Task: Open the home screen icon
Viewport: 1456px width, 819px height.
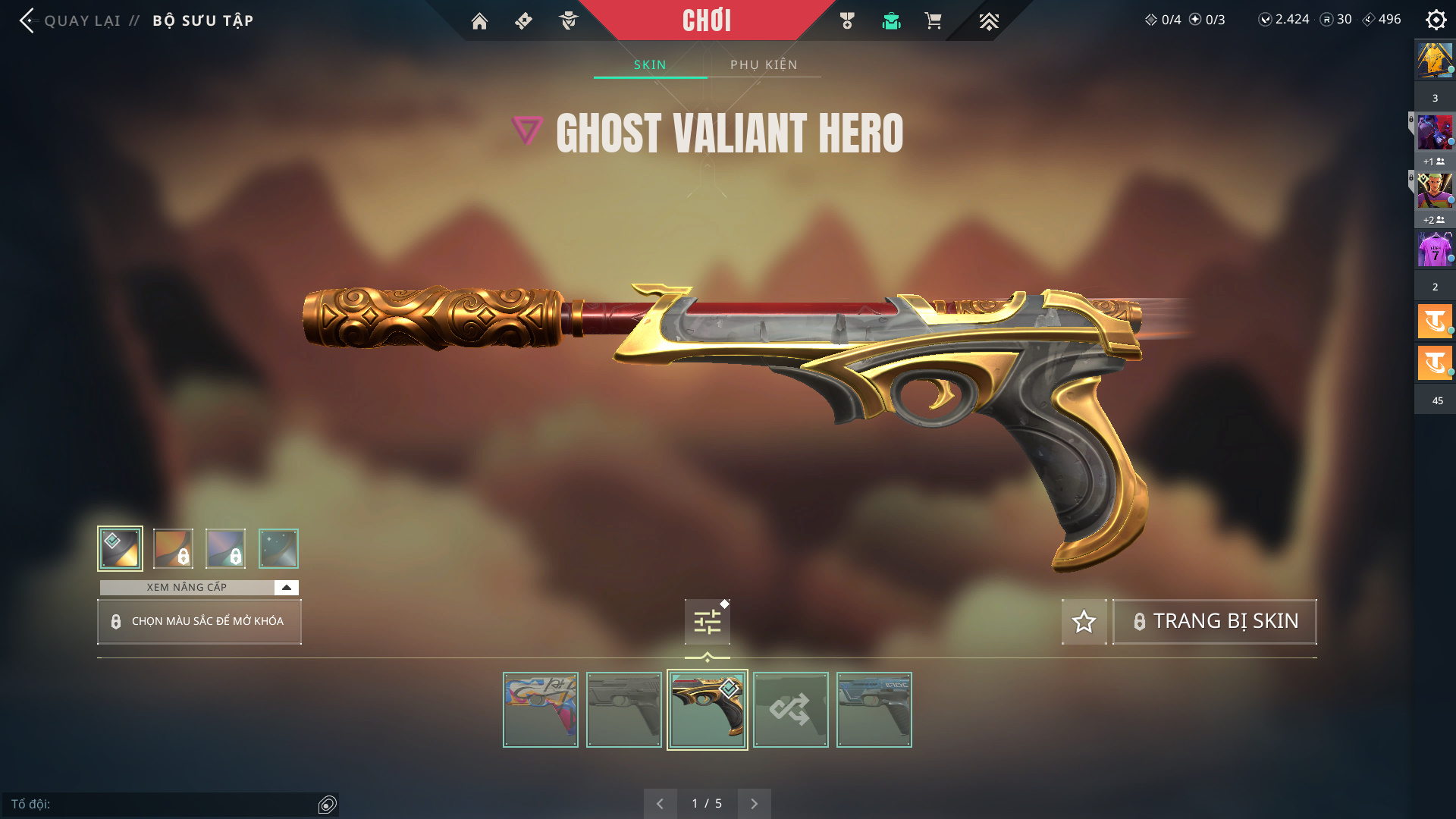Action: coord(479,21)
